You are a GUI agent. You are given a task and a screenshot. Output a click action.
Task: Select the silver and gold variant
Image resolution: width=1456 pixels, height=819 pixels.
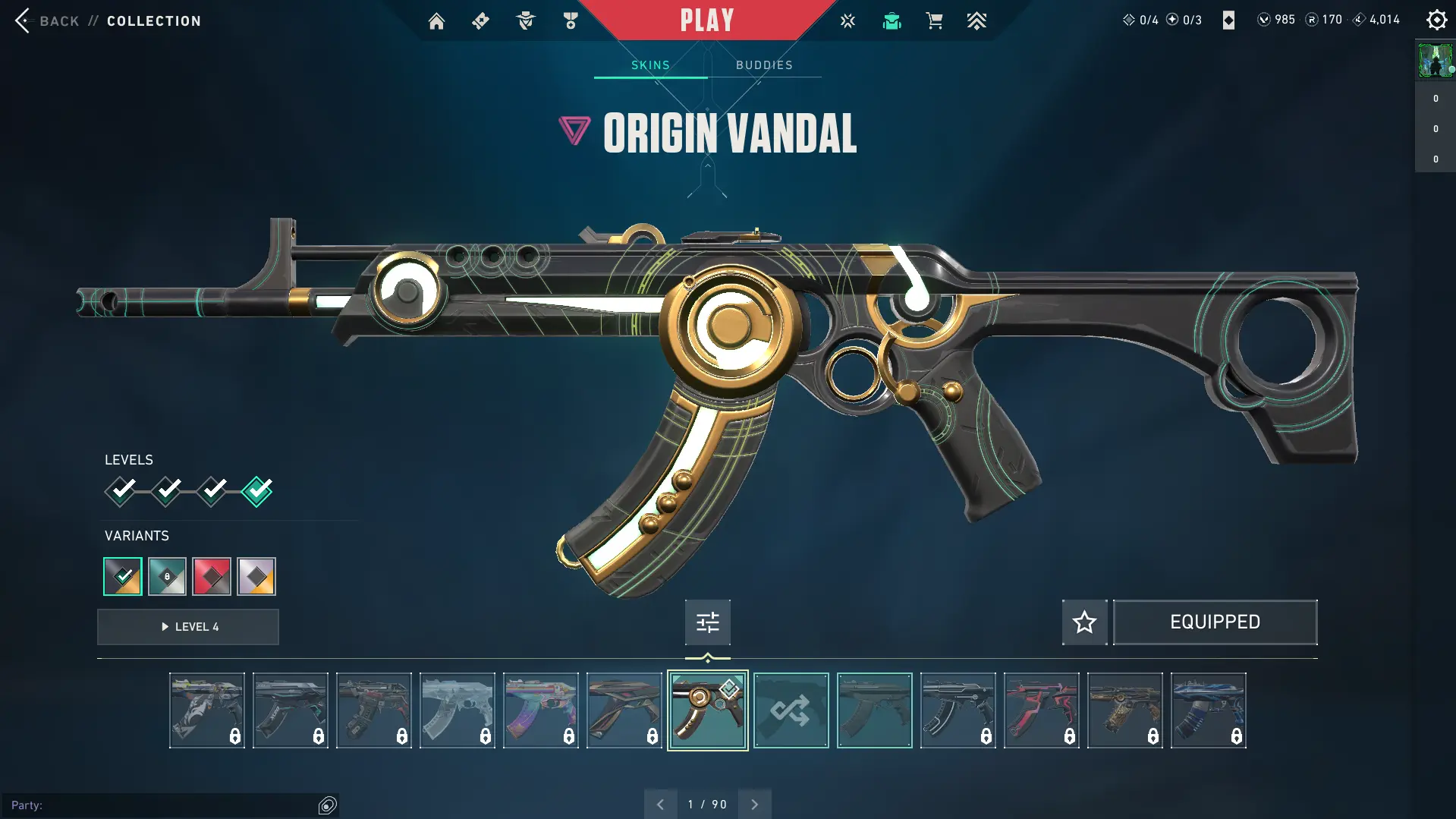click(256, 577)
